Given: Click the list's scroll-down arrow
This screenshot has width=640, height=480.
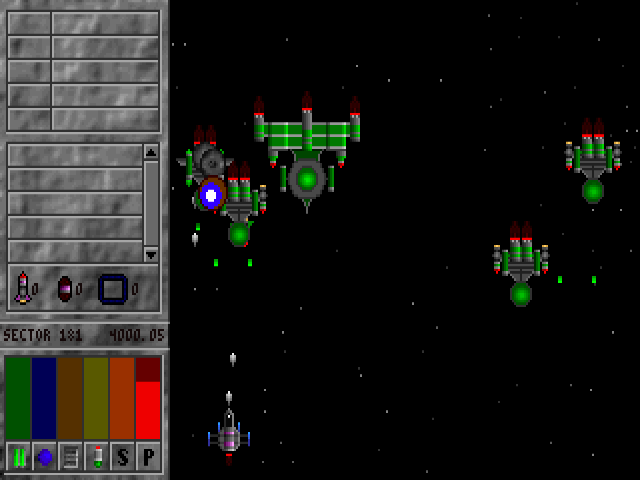Looking at the screenshot, I should tap(151, 254).
